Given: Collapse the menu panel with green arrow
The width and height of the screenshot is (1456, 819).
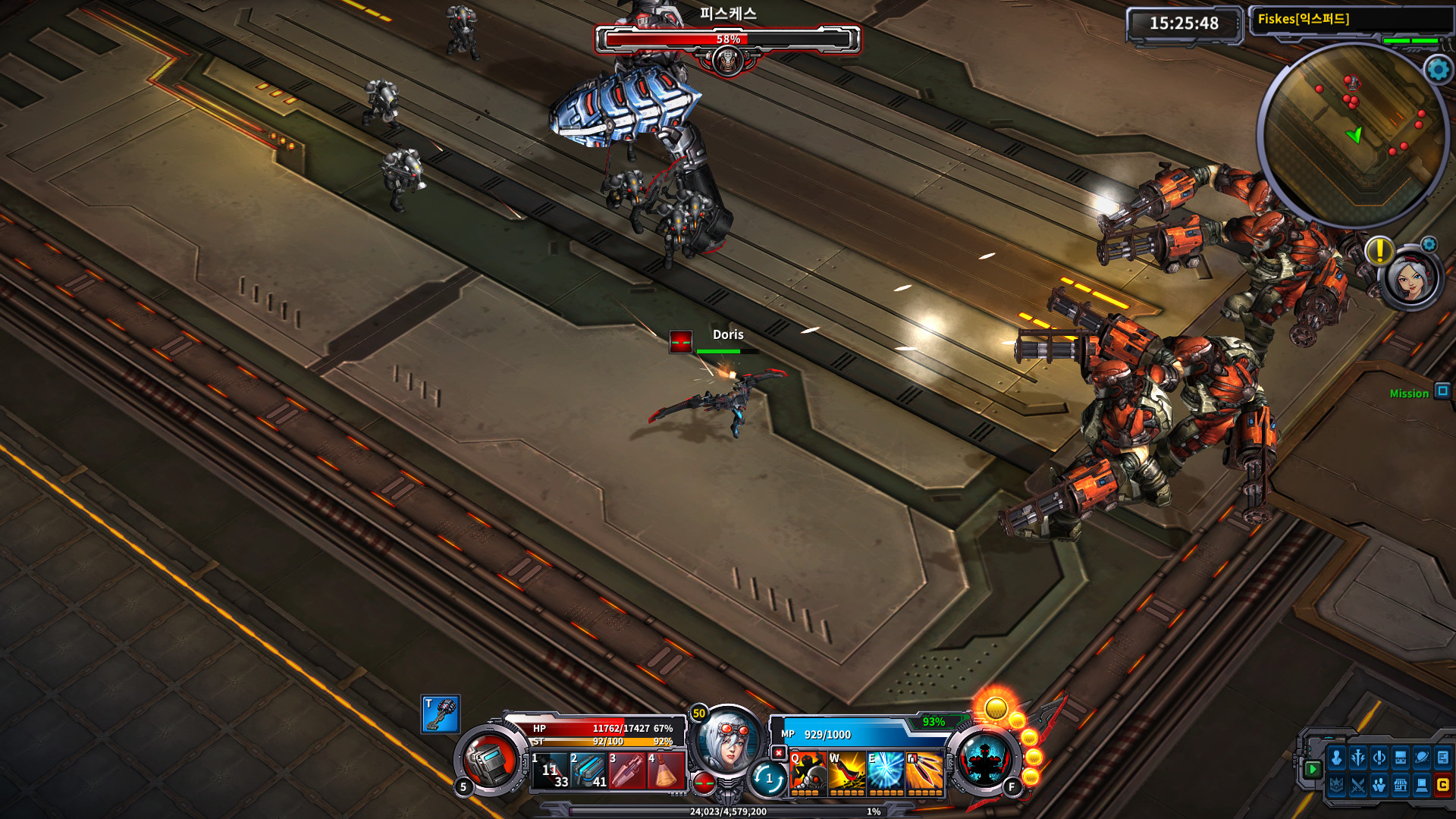Looking at the screenshot, I should pos(1312,770).
